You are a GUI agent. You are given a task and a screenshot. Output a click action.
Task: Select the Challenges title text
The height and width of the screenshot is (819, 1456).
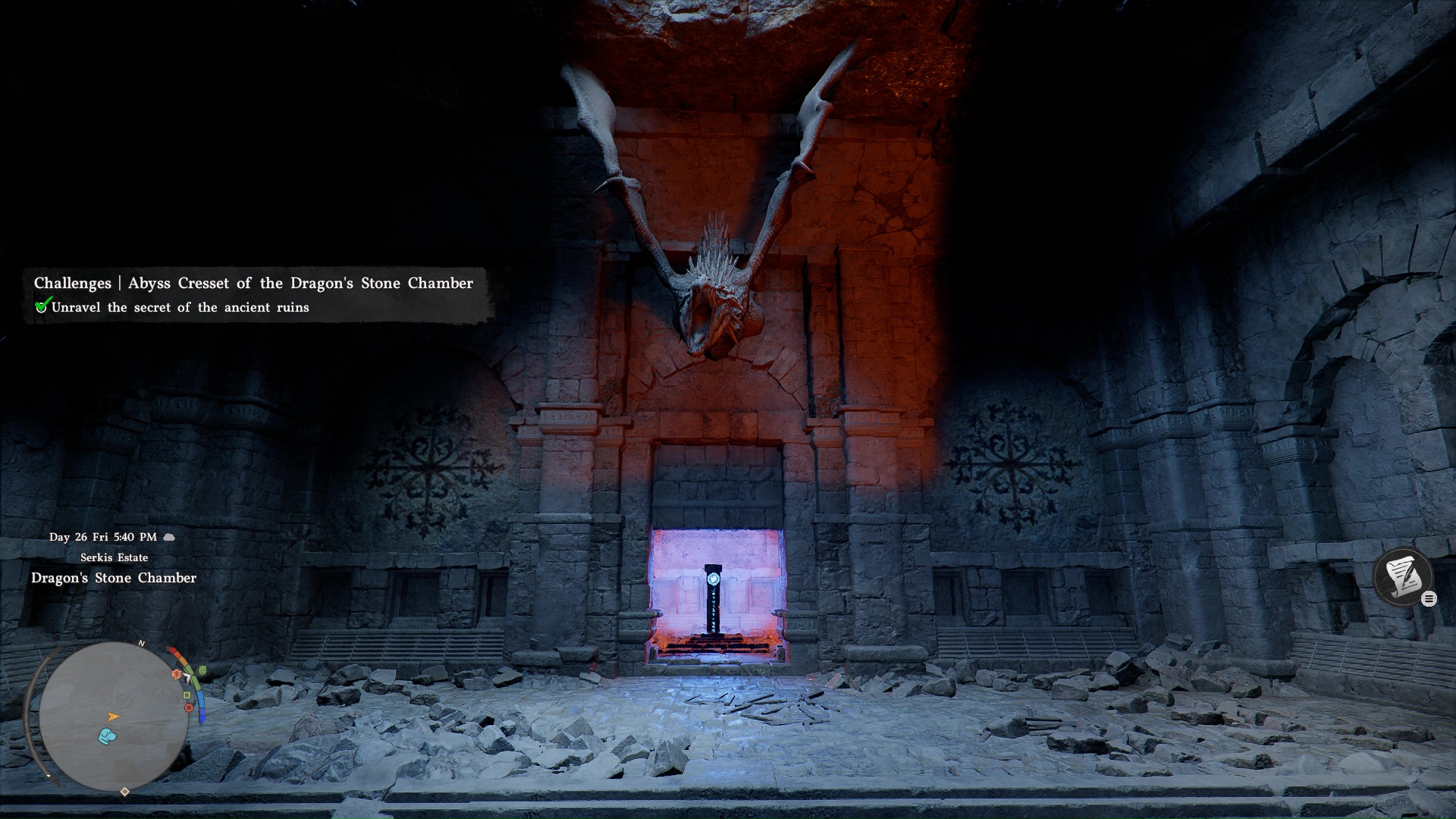(72, 283)
